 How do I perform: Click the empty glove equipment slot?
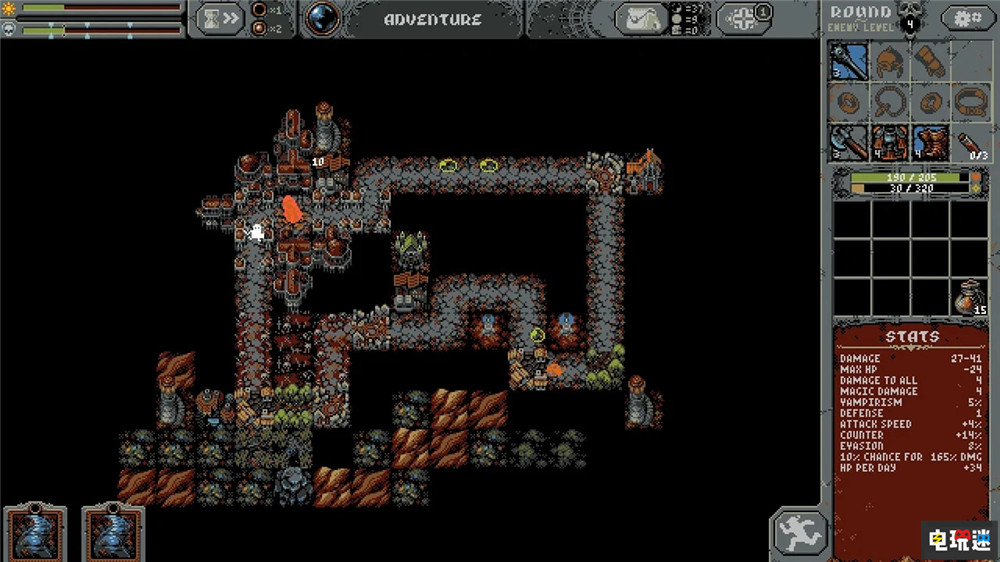(x=929, y=62)
